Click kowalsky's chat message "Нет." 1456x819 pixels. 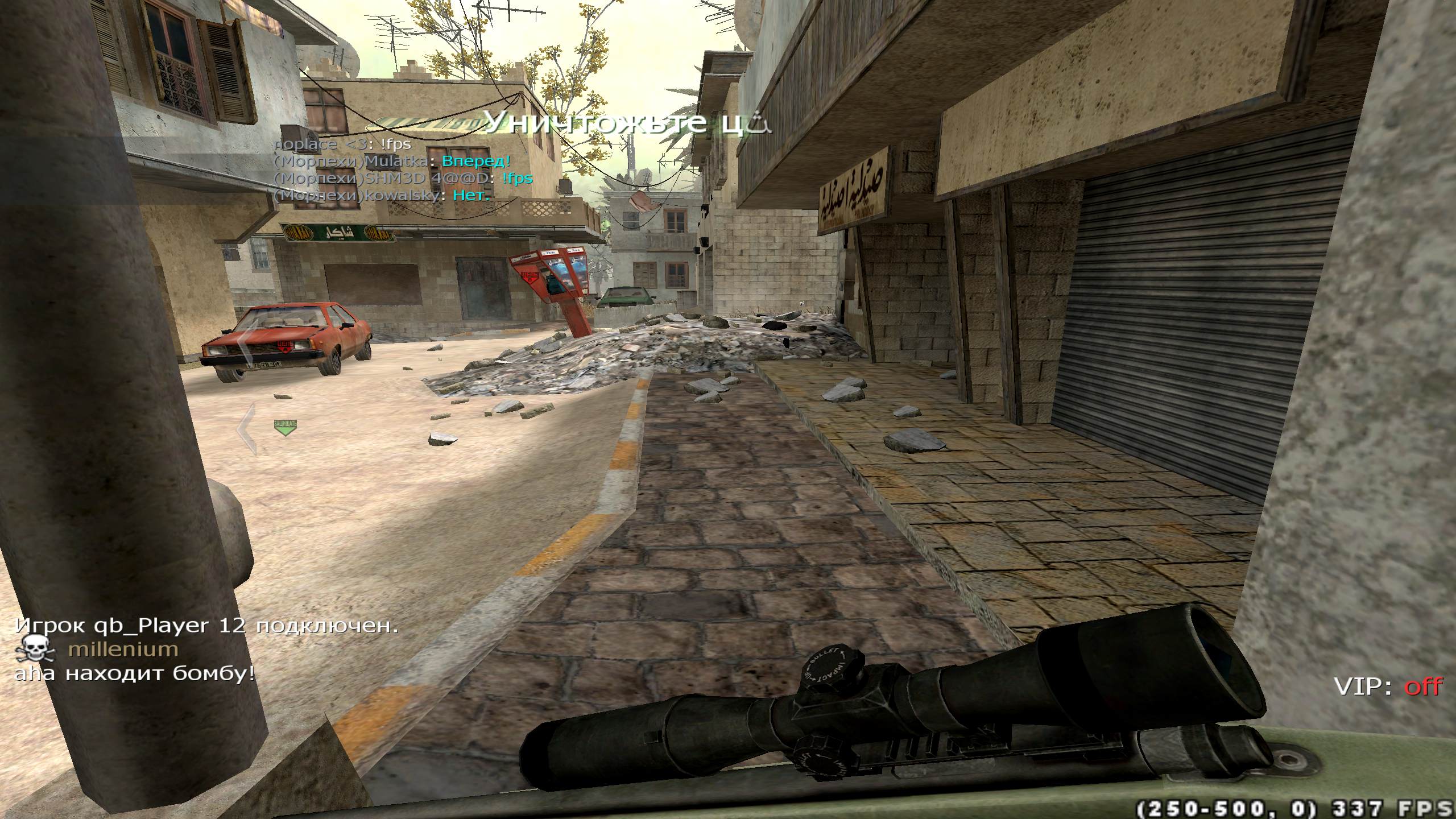pyautogui.click(x=471, y=196)
